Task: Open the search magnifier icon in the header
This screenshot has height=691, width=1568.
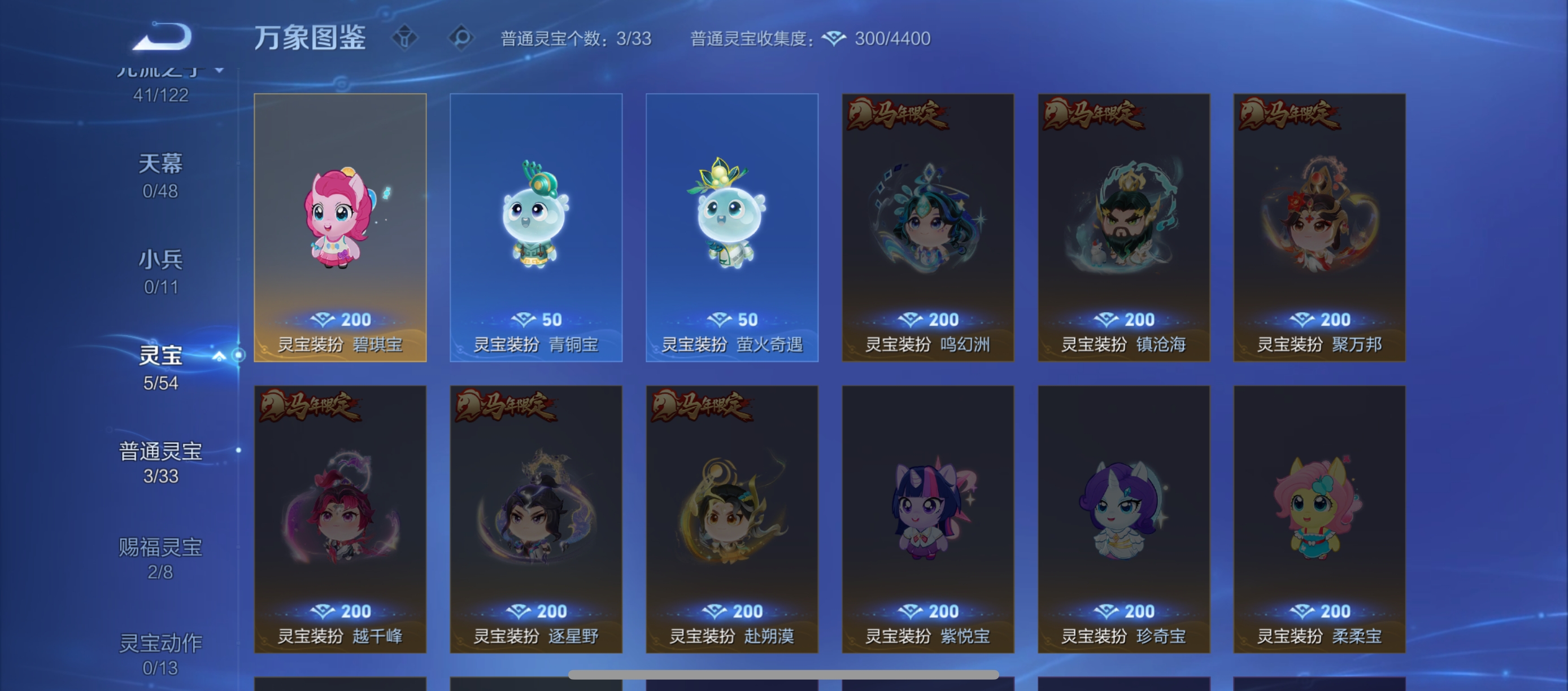Action: pyautogui.click(x=461, y=38)
